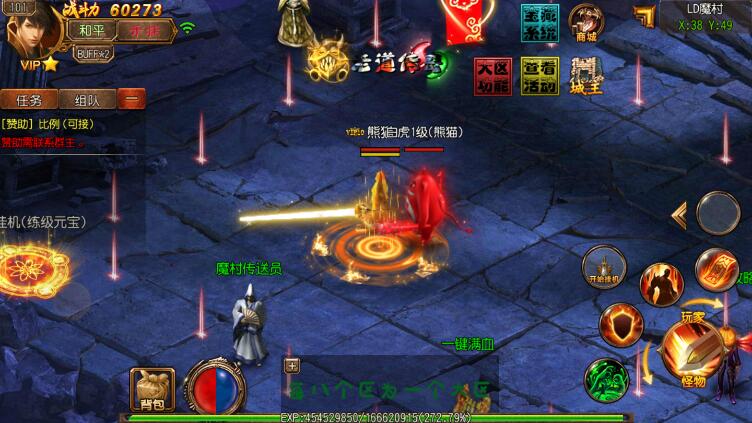
Task: Open 查看活动 to view events
Action: tap(538, 76)
